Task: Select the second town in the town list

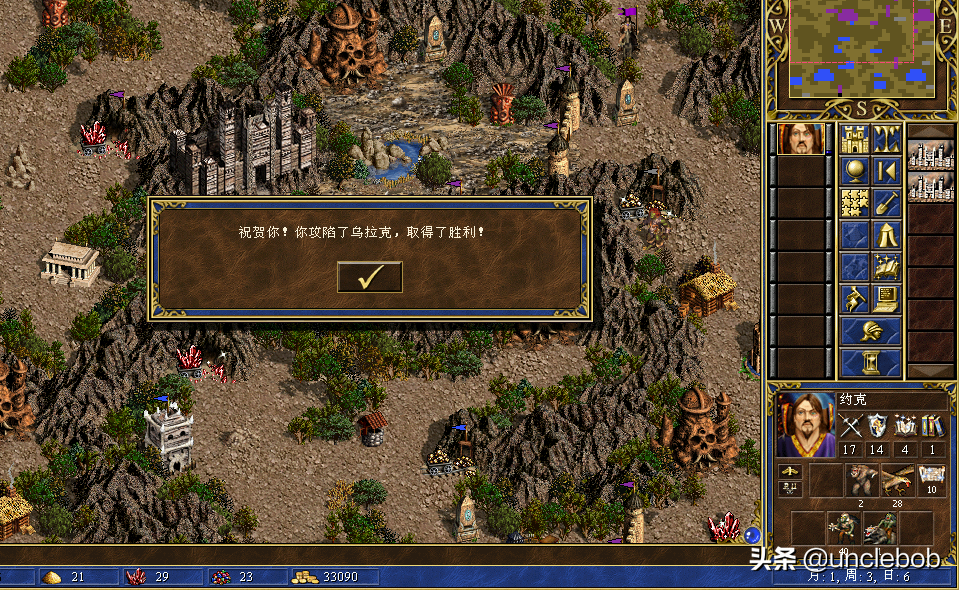Action: pyautogui.click(x=931, y=187)
